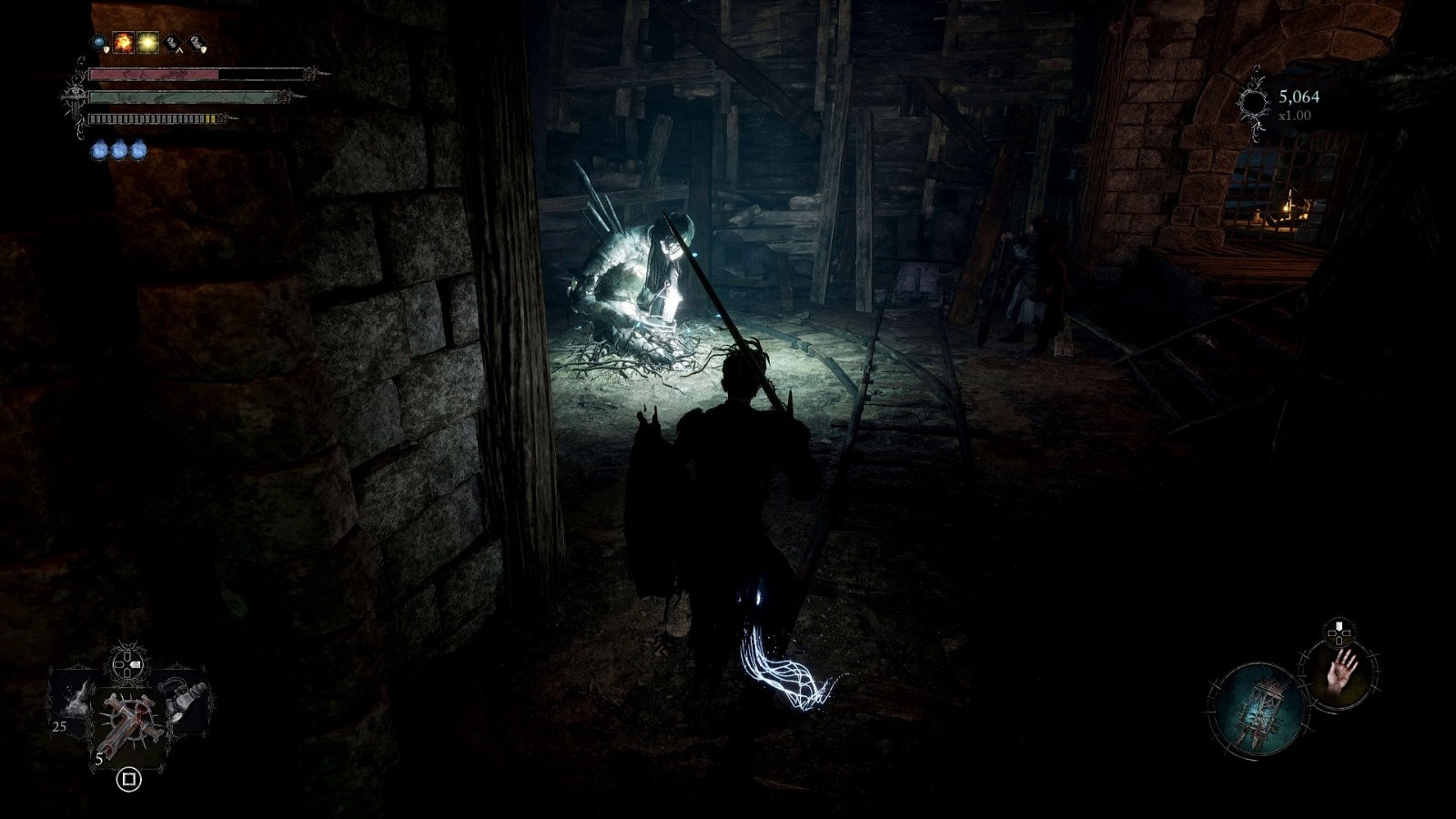Select the glowing radiant burst buff icon
This screenshot has height=819, width=1456.
147,42
